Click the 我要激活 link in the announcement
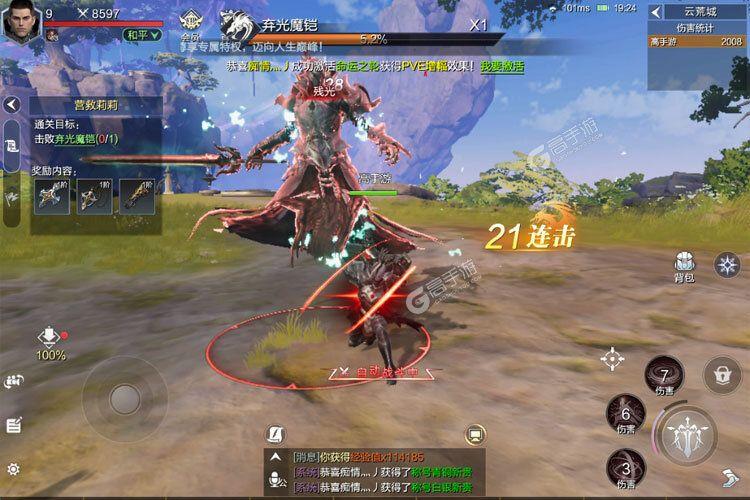This screenshot has width=750, height=500. (x=501, y=64)
